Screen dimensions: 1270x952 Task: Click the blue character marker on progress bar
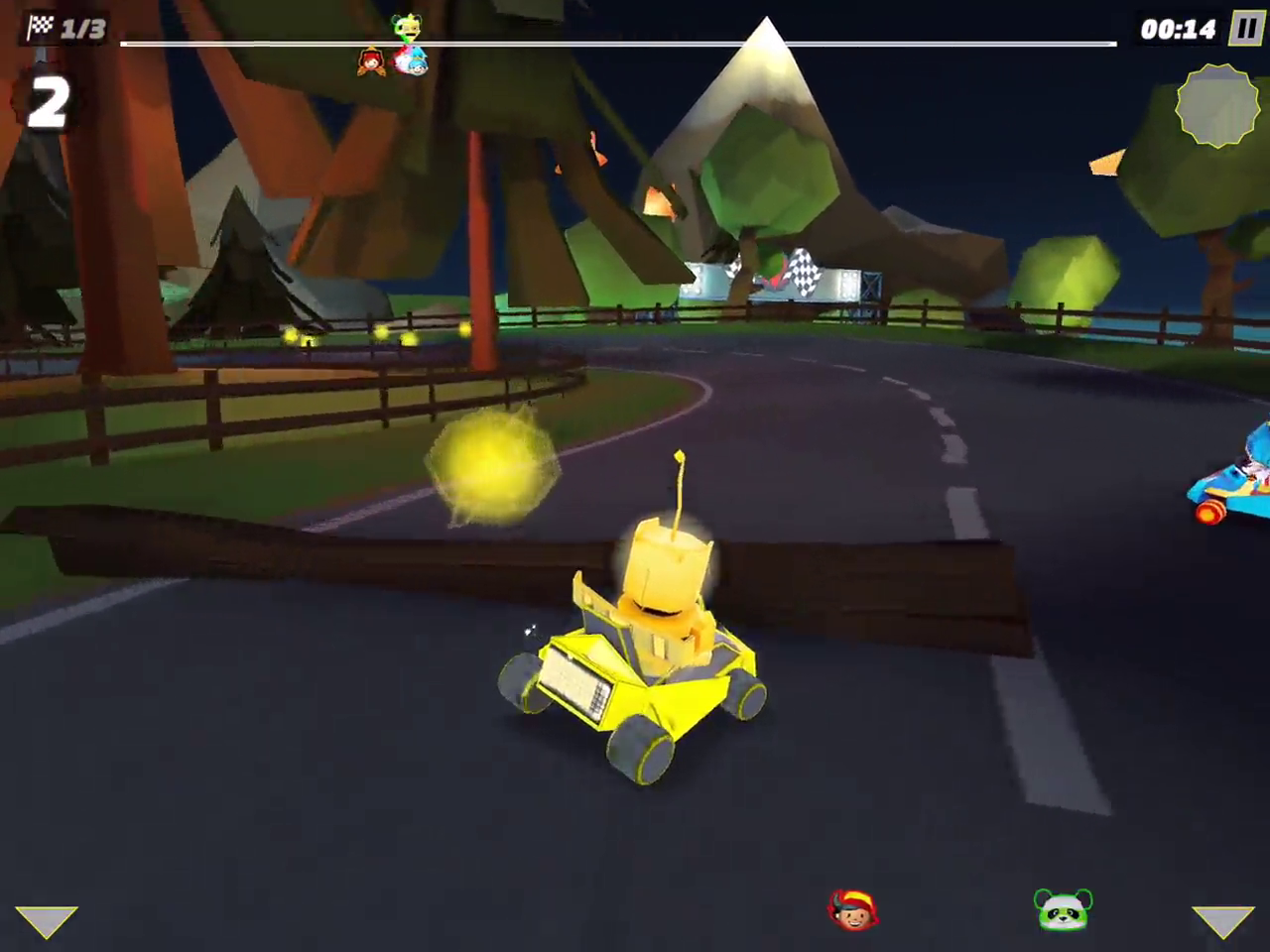pos(418,61)
